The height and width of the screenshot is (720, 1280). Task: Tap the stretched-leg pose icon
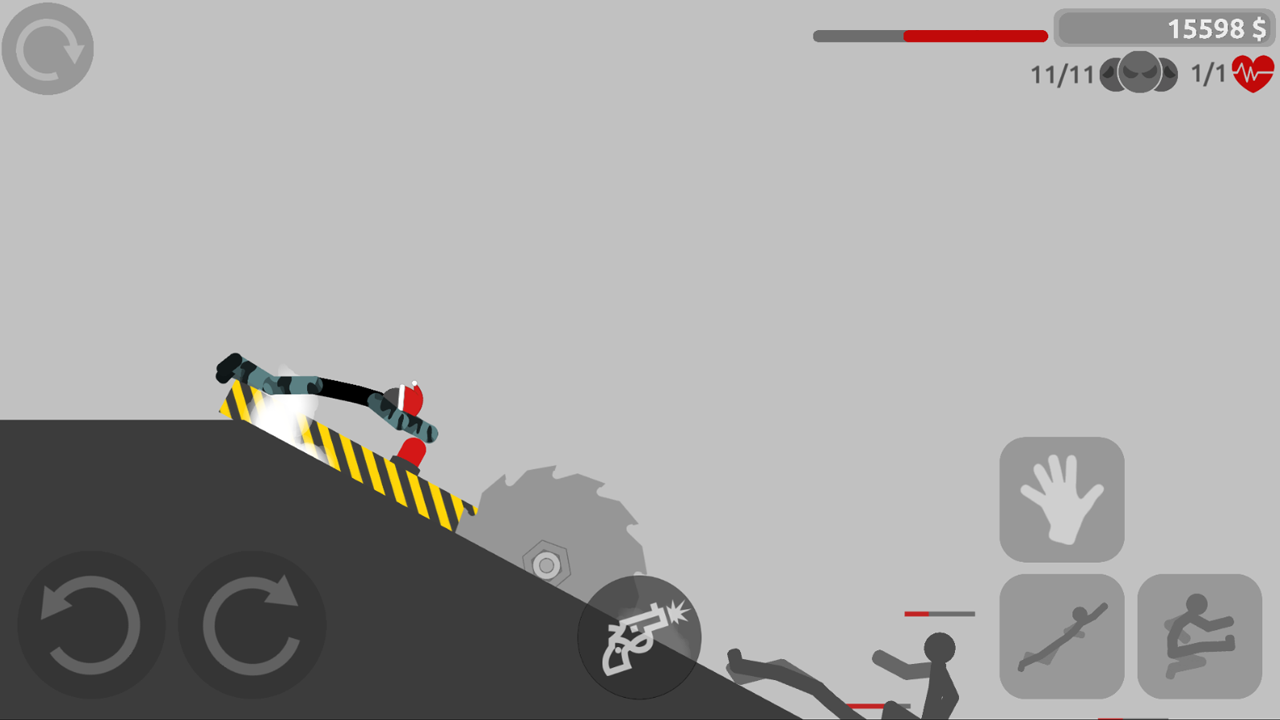pos(1062,637)
